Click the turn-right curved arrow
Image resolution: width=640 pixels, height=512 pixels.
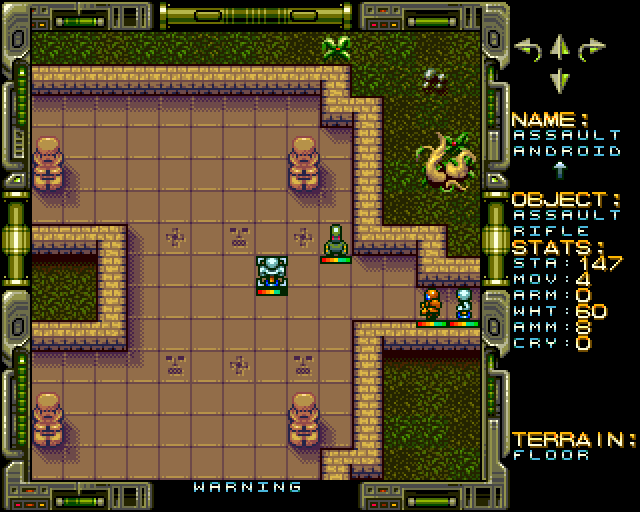[593, 48]
